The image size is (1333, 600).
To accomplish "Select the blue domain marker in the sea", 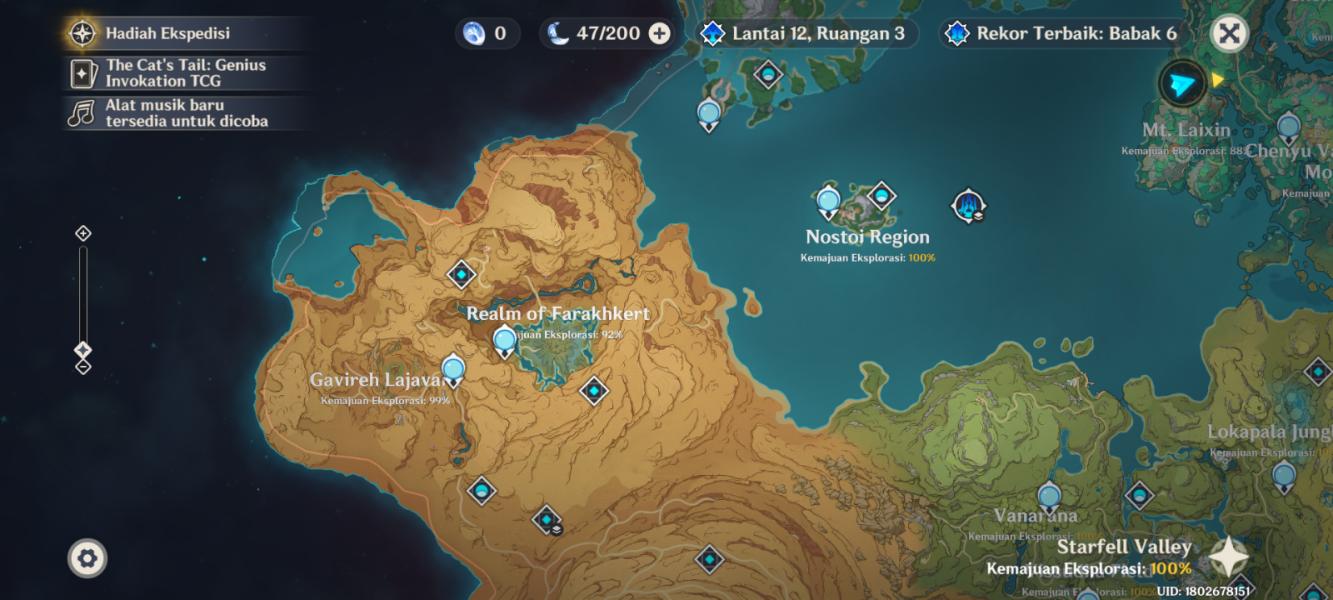I will click(x=968, y=206).
